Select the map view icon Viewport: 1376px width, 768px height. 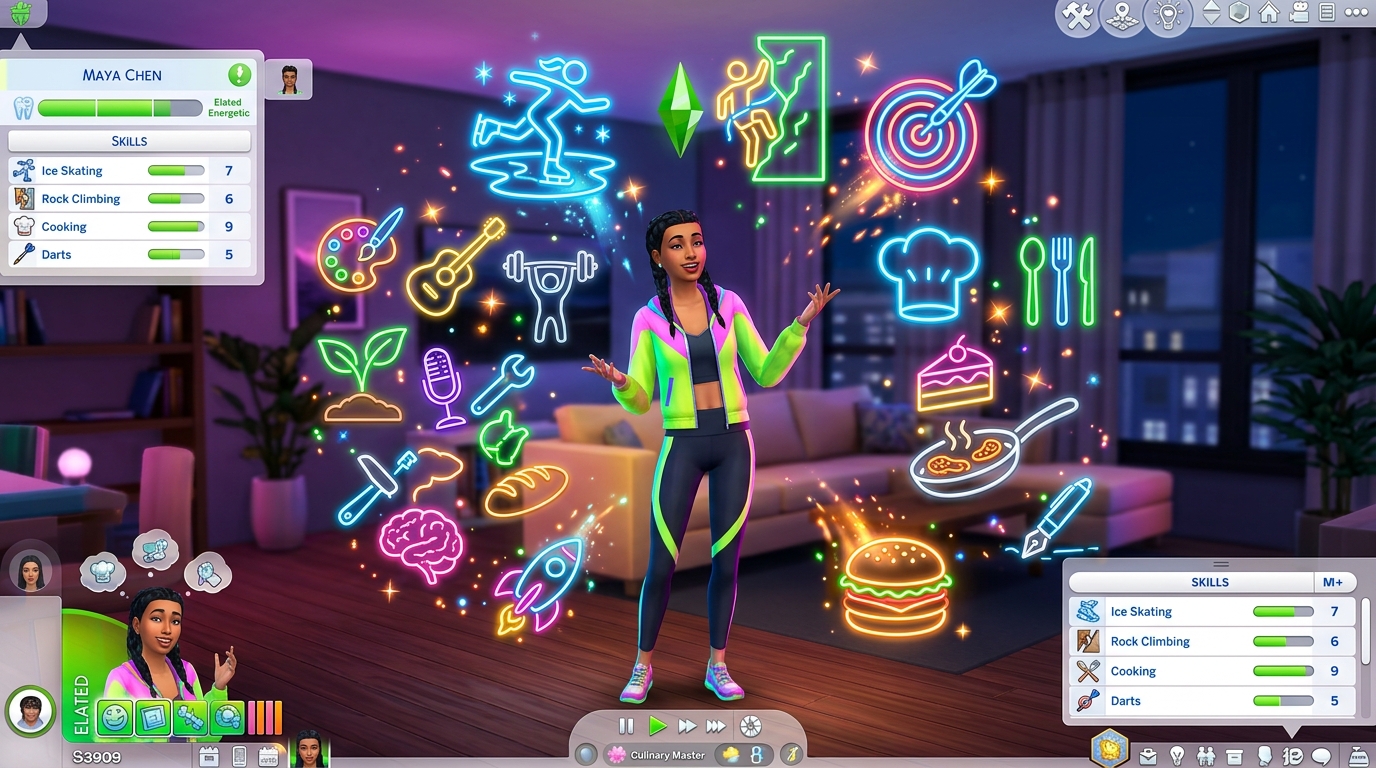[x=1122, y=17]
